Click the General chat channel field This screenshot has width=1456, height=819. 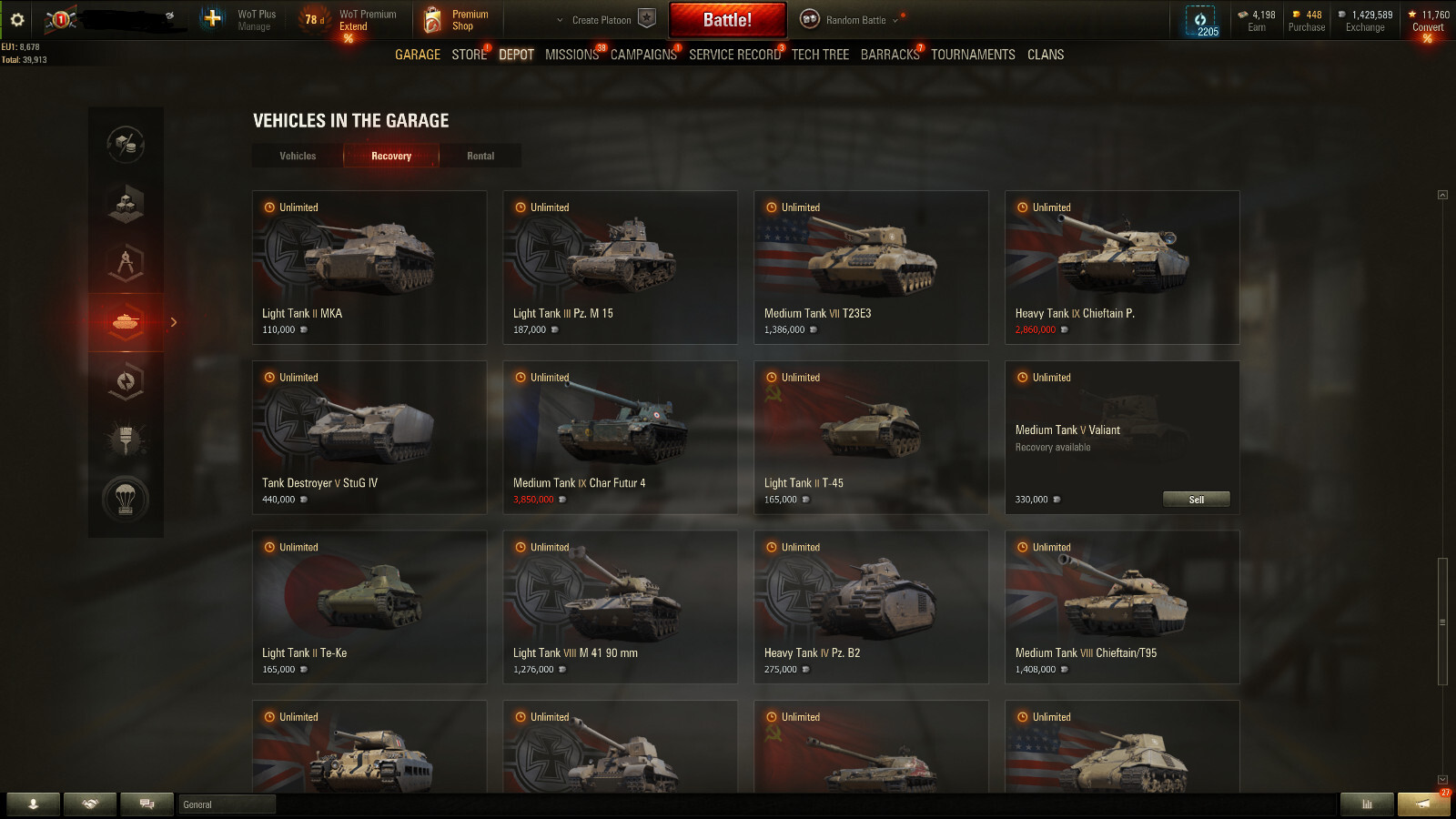point(226,804)
